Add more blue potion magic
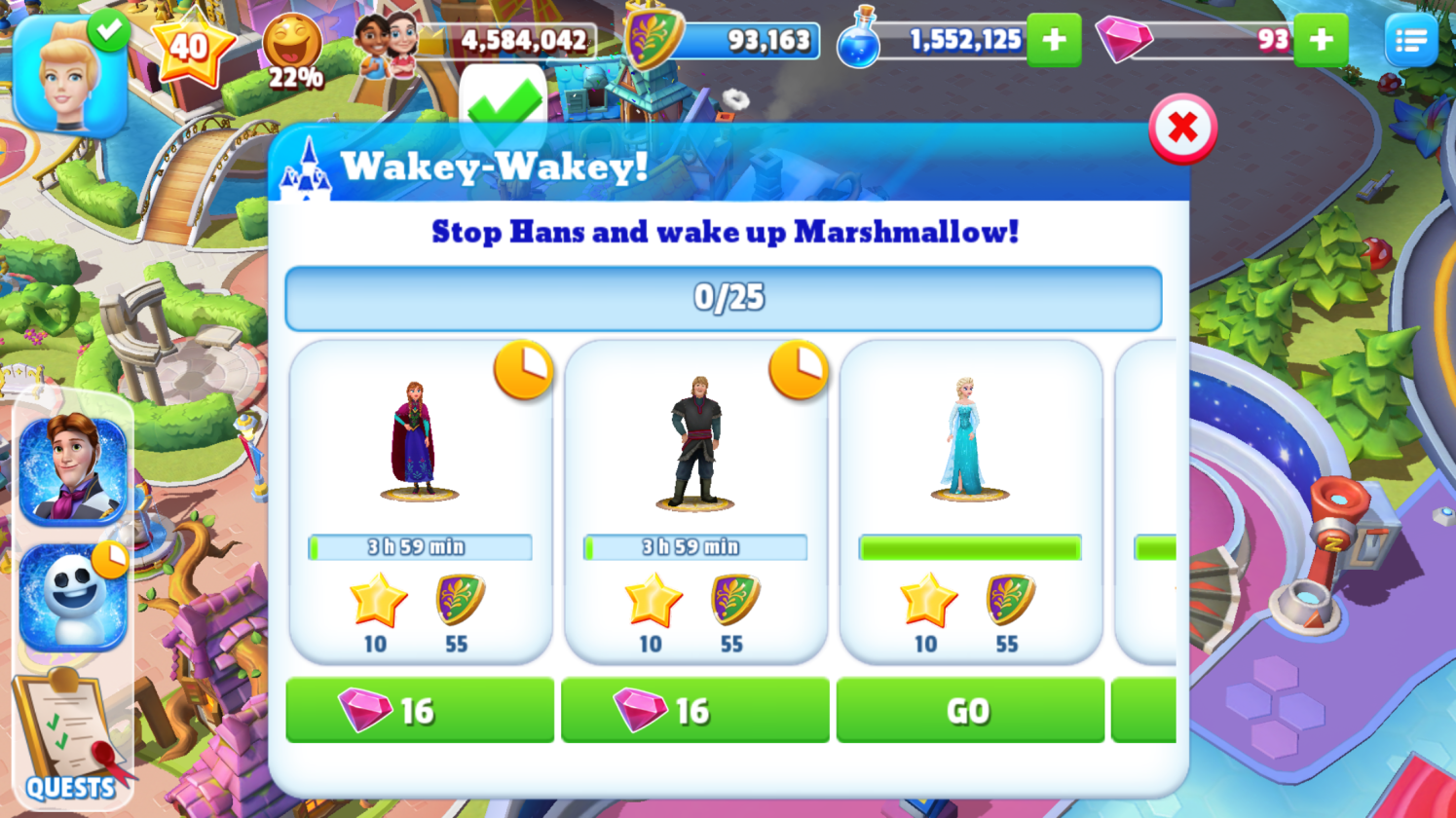This screenshot has height=818, width=1456. click(x=1054, y=40)
